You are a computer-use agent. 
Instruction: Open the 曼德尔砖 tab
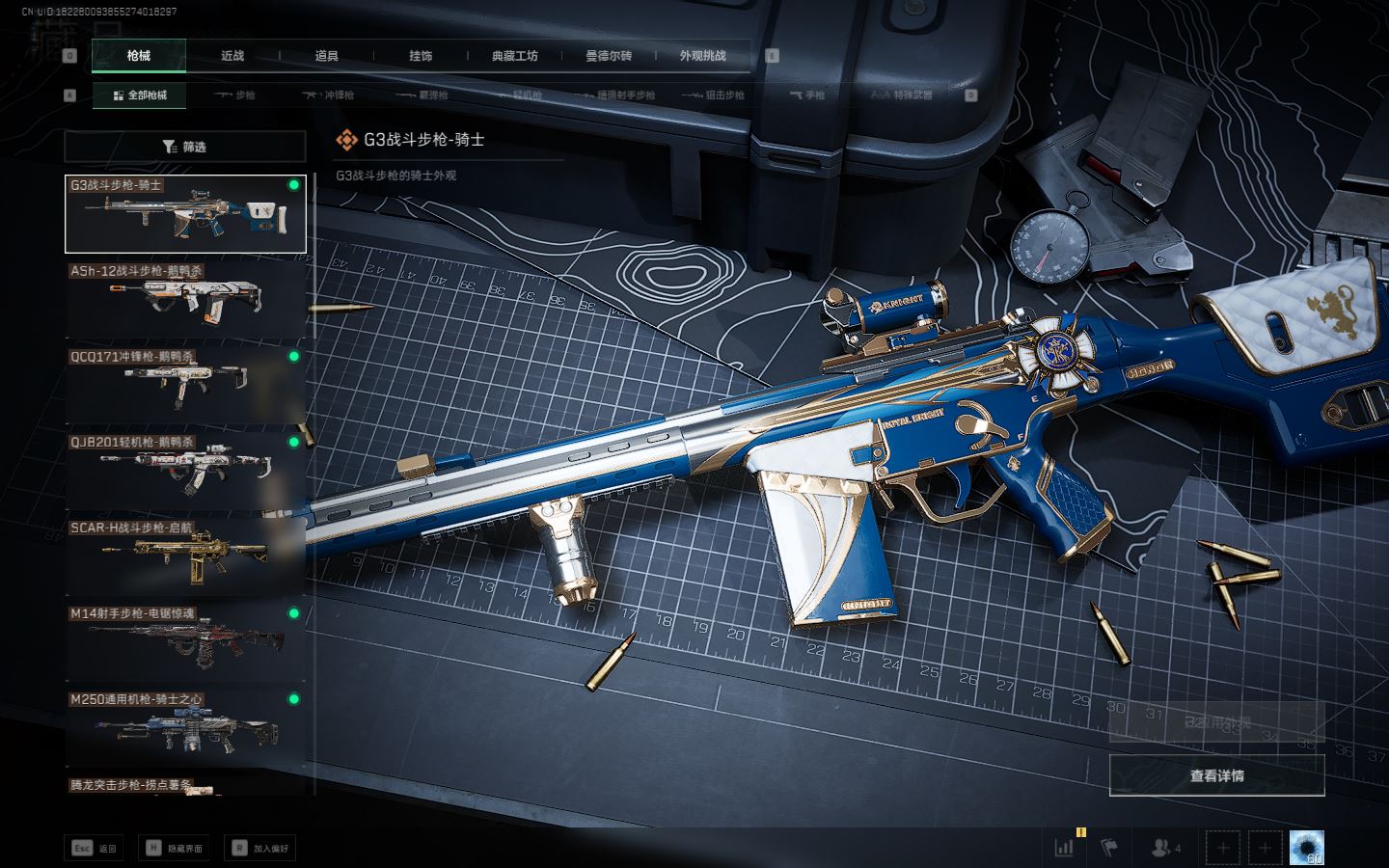[x=609, y=56]
